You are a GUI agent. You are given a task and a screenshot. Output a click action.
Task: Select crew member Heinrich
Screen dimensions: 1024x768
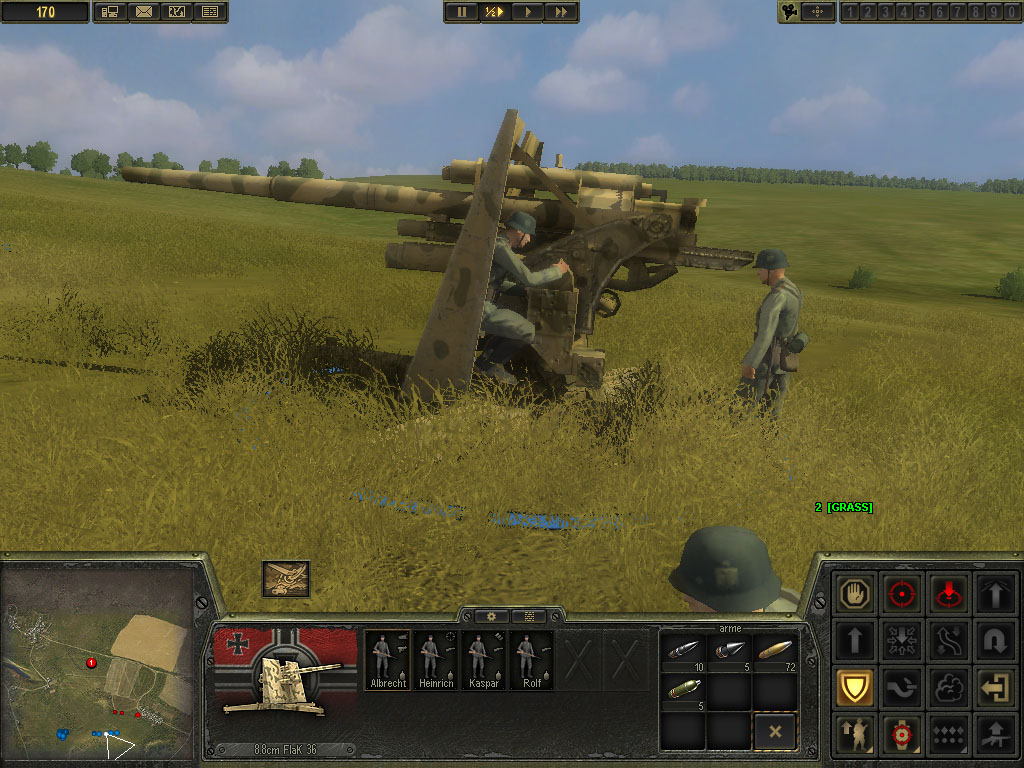434,660
